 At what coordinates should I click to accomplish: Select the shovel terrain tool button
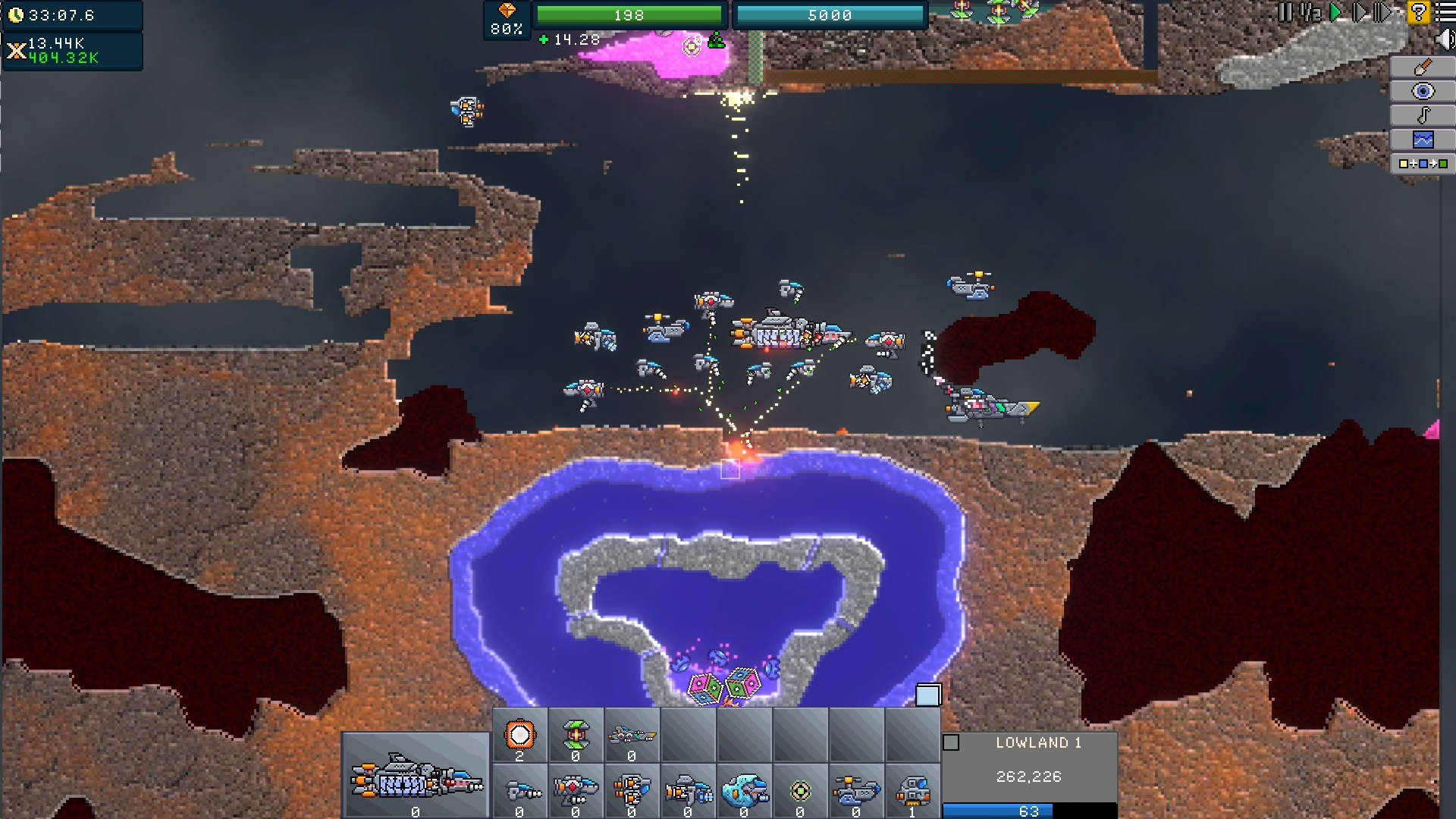tap(1423, 67)
